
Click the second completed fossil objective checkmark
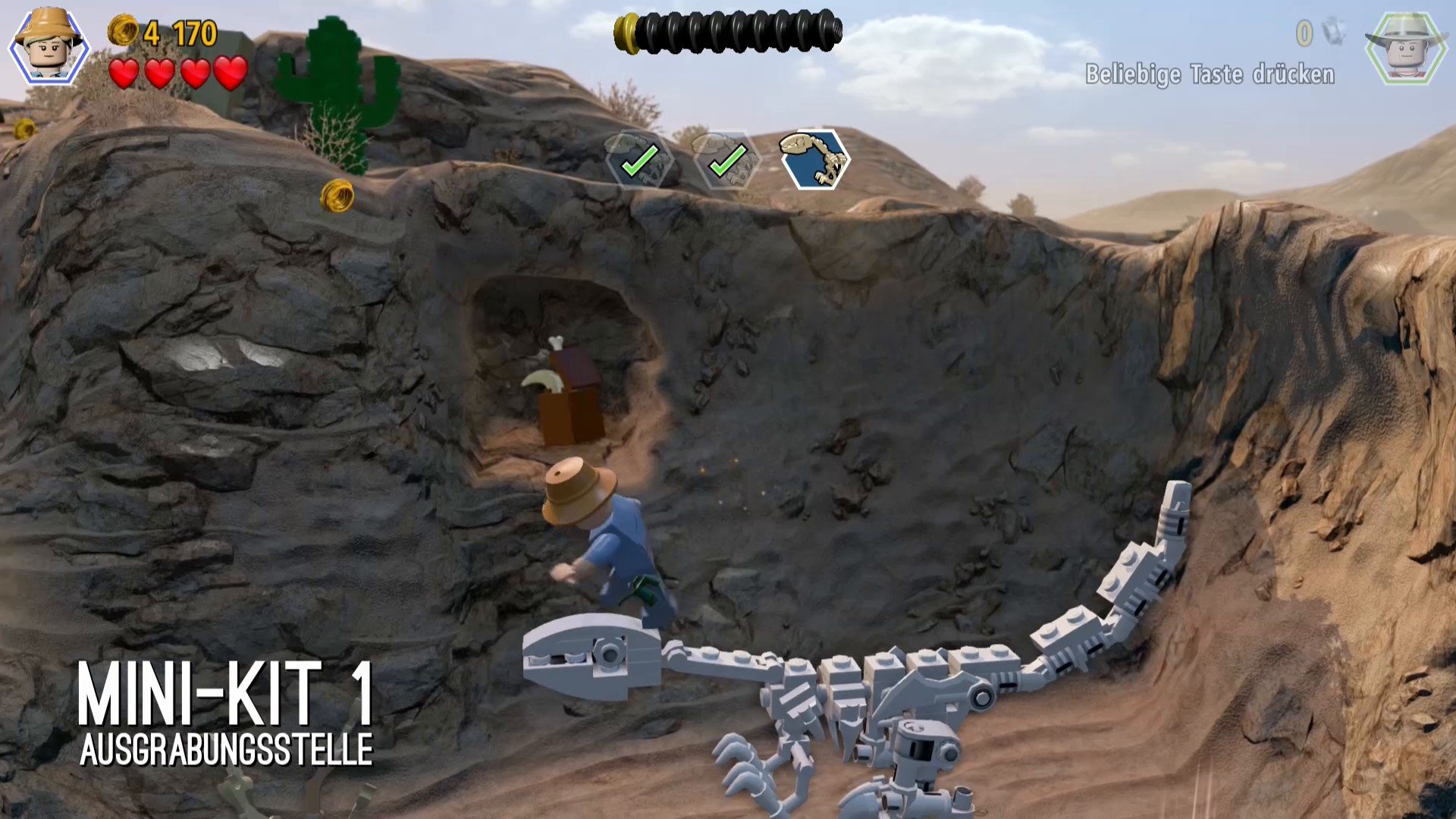[726, 160]
